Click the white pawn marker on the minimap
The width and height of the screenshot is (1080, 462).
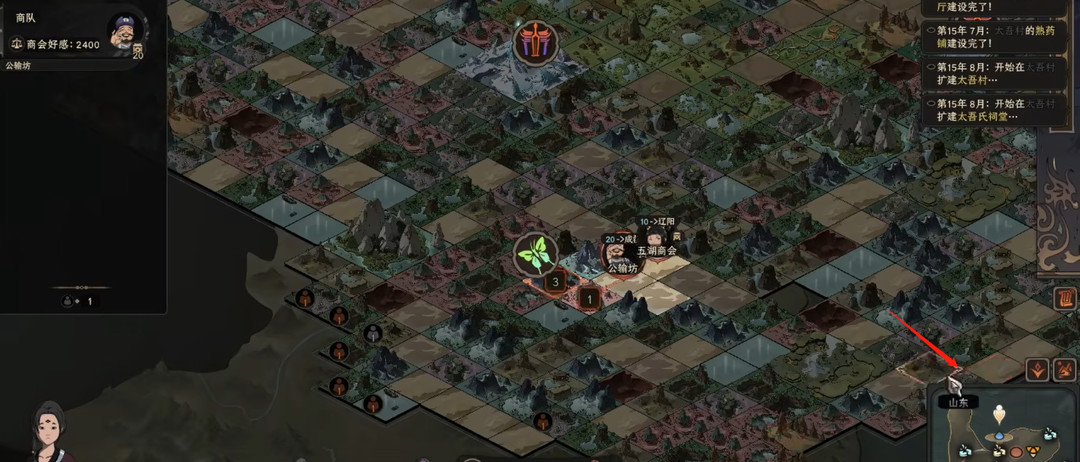997,415
